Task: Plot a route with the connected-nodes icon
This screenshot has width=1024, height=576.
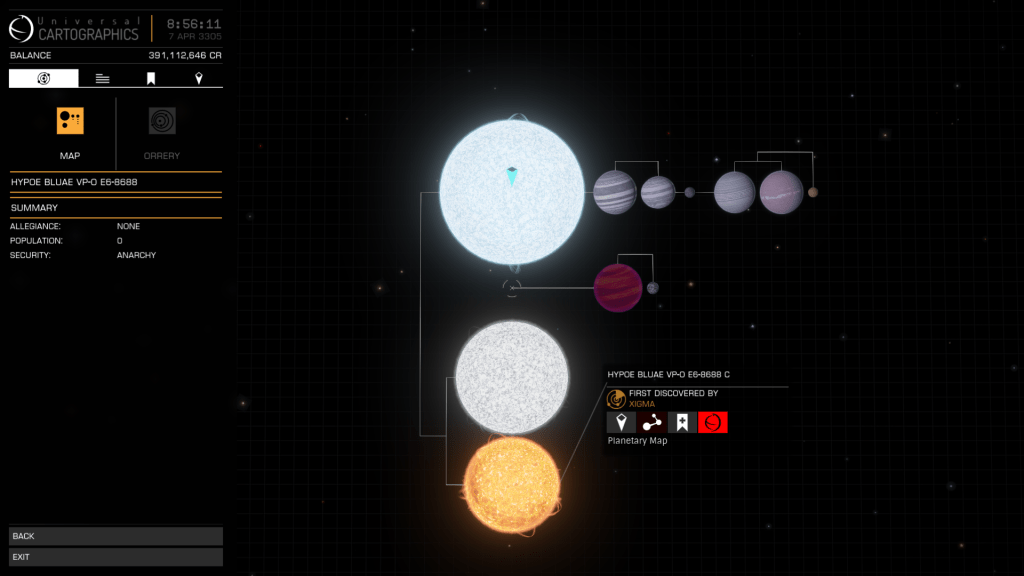Action: click(652, 422)
